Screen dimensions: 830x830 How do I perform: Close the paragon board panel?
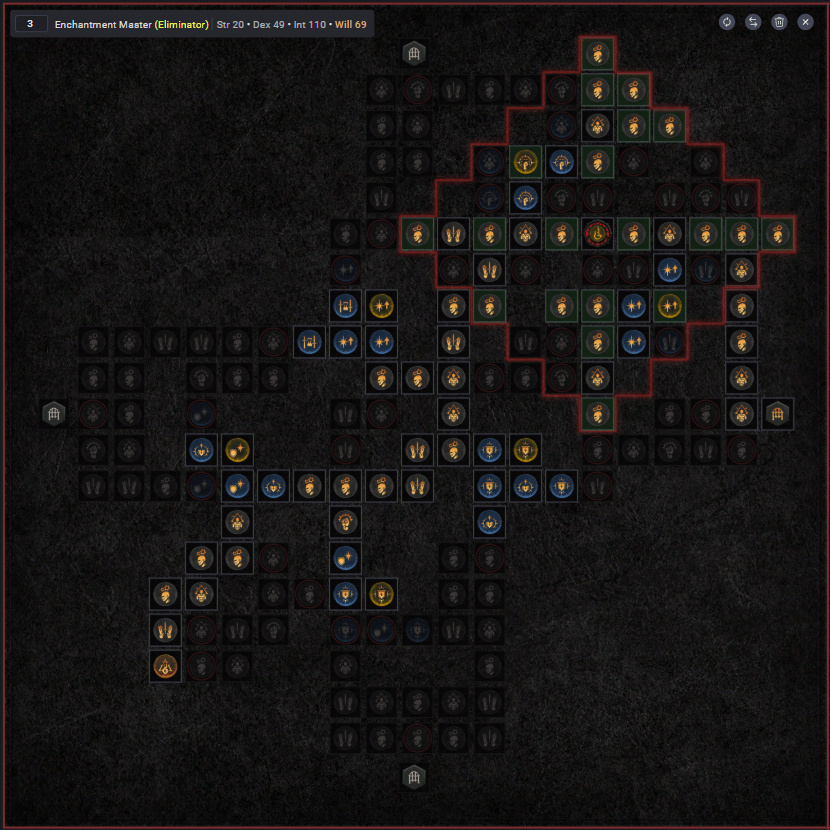[x=805, y=22]
